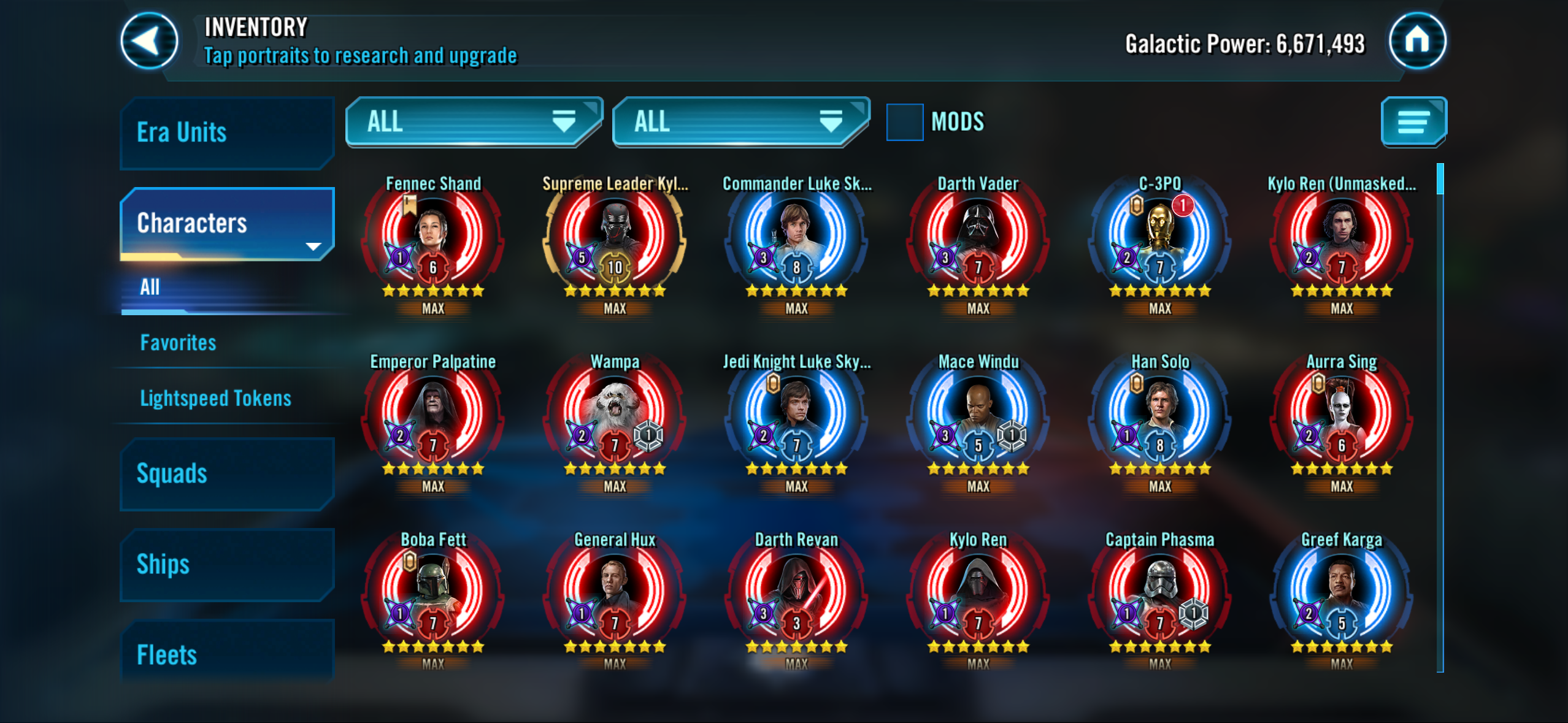Switch to the Squads tab
Screen dimensions: 1568x723
tap(227, 474)
